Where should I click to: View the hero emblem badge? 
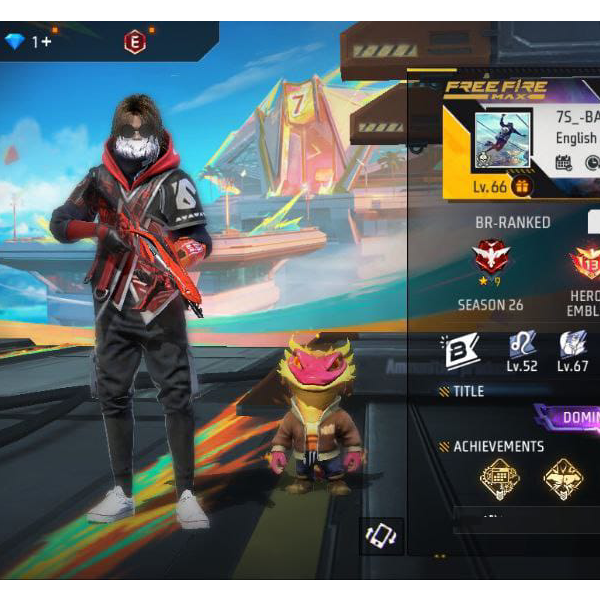click(584, 264)
